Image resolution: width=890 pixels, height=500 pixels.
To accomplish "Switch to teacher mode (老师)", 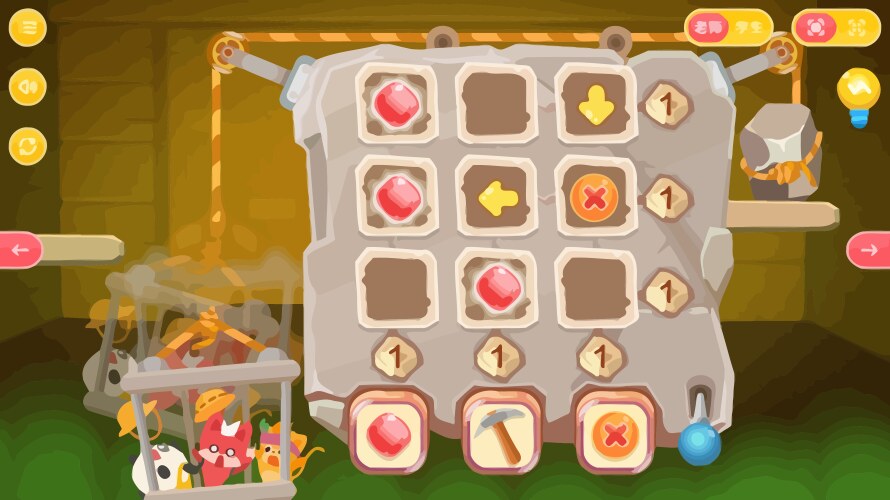I will click(x=706, y=28).
